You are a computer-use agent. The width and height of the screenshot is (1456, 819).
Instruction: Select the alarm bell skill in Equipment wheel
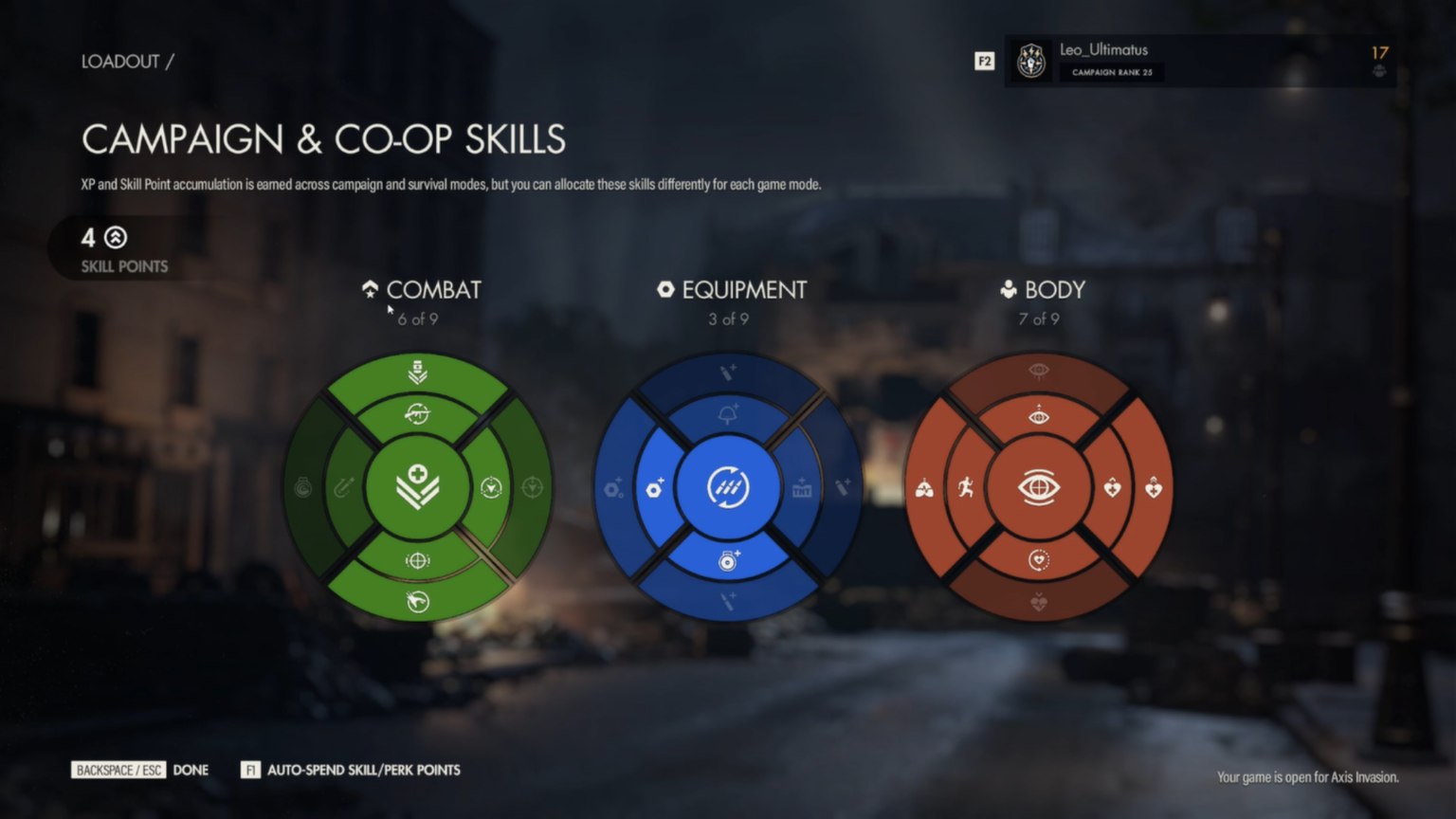coord(728,412)
